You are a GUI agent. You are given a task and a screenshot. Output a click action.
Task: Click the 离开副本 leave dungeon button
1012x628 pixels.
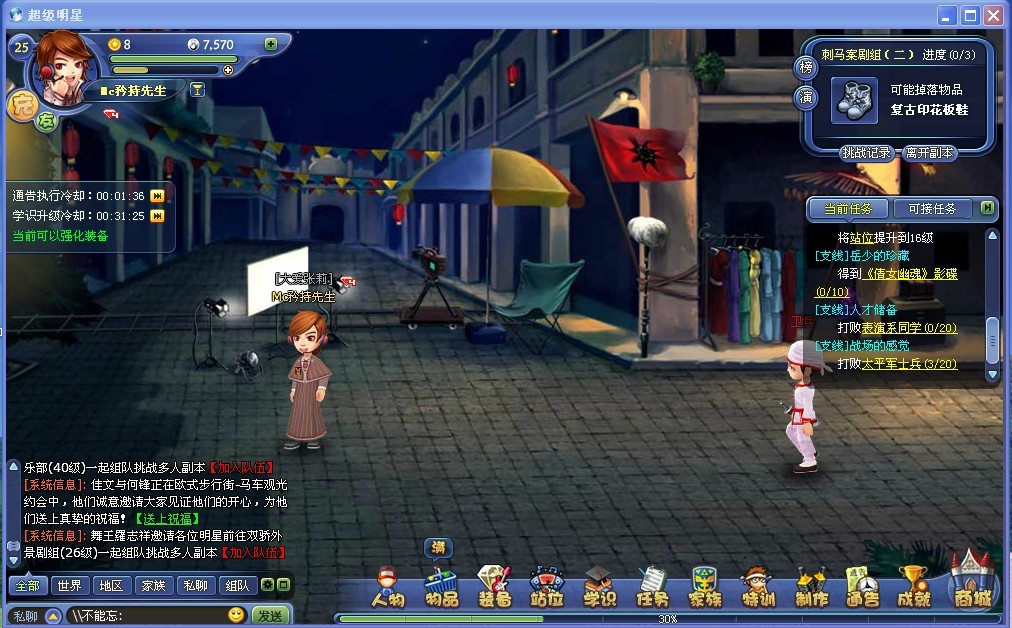[930, 153]
